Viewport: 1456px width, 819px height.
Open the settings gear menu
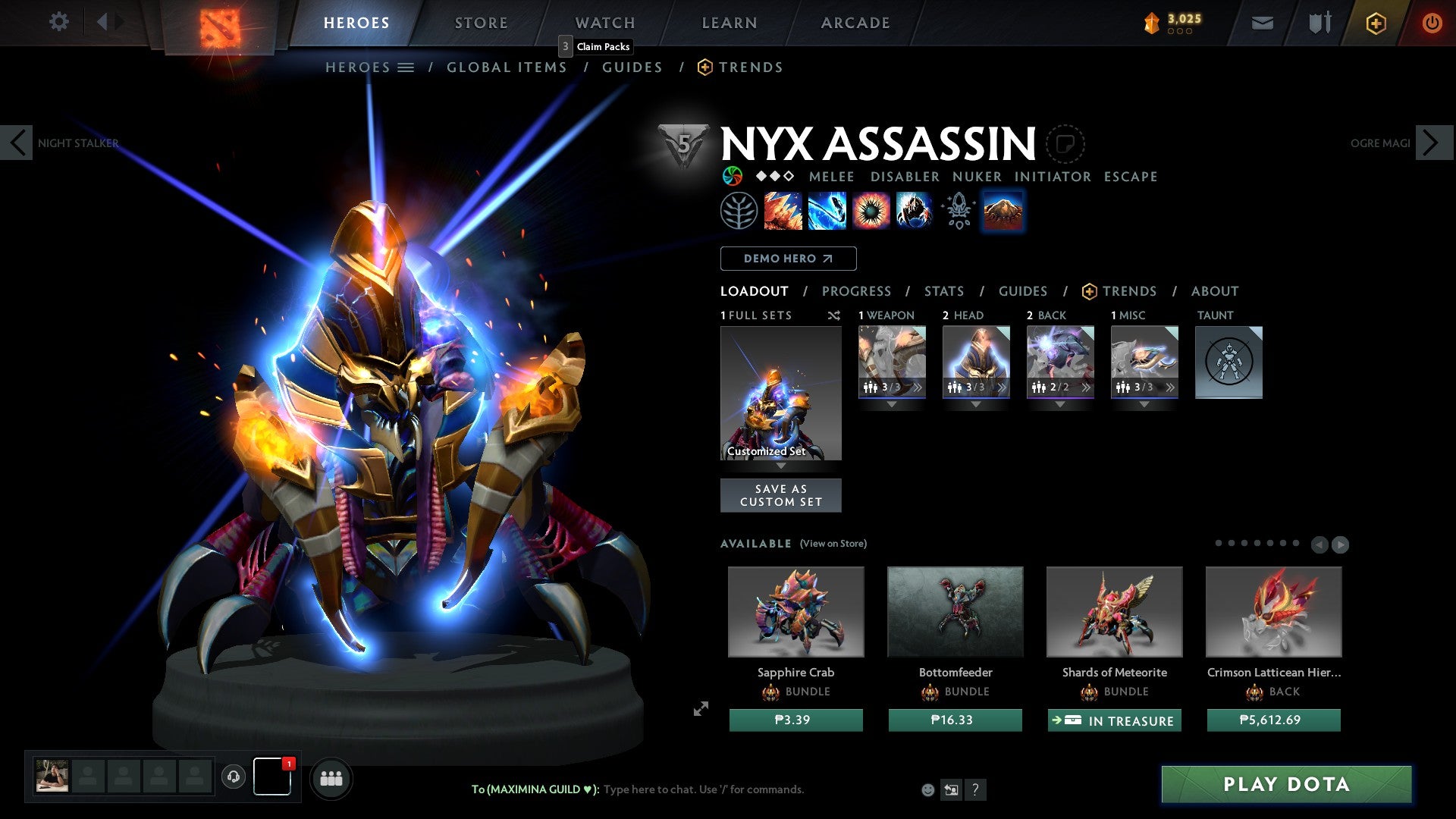point(58,21)
